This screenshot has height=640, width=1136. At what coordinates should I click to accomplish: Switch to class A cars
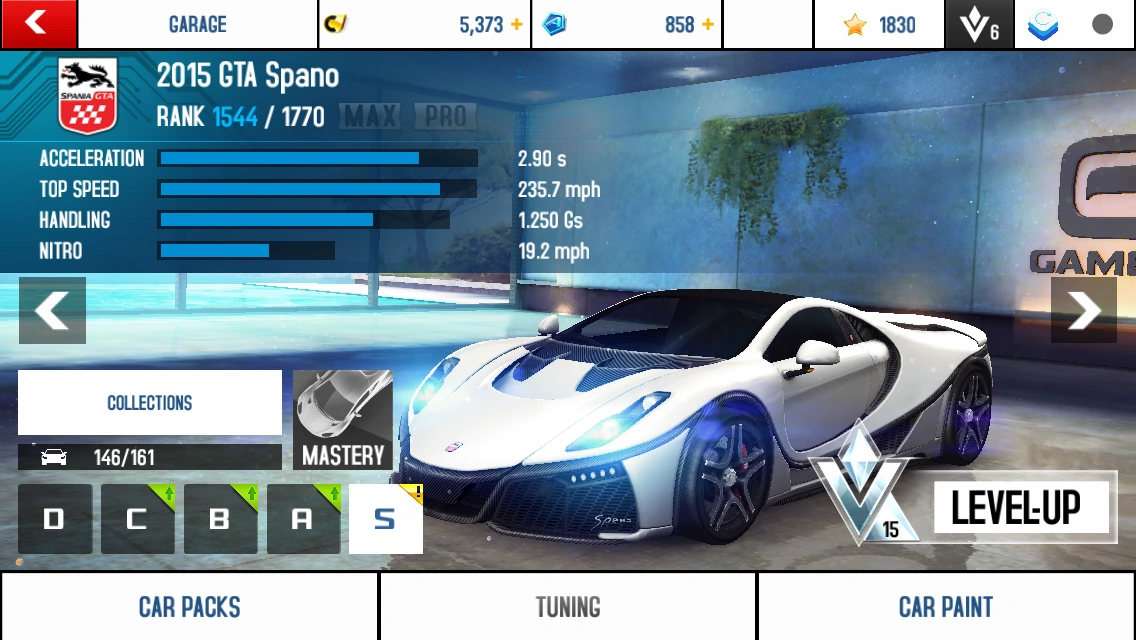(303, 519)
